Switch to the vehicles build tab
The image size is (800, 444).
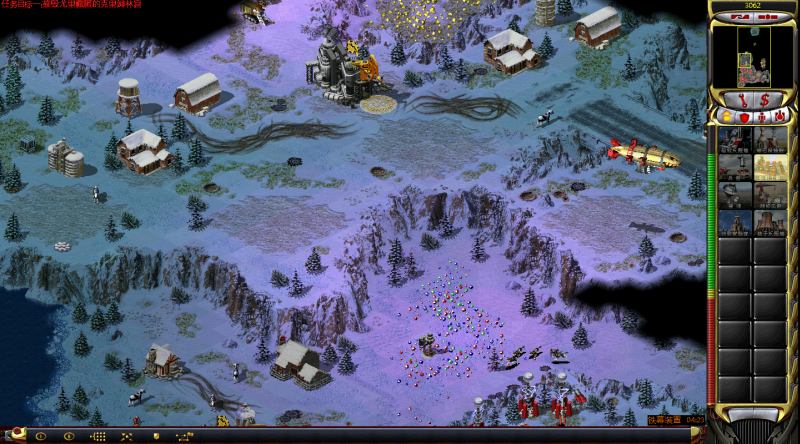[x=778, y=117]
